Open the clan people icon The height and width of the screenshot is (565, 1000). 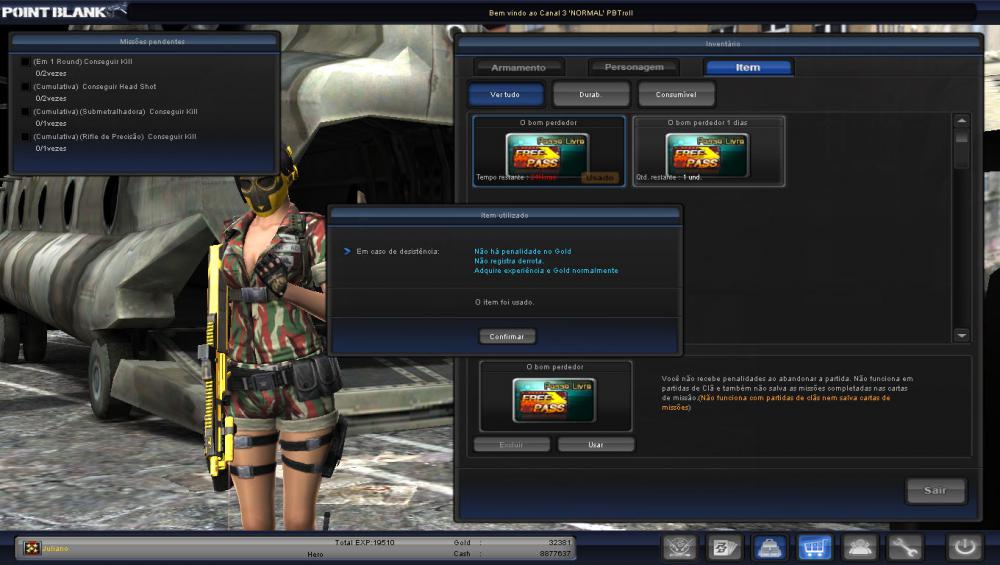[859, 547]
